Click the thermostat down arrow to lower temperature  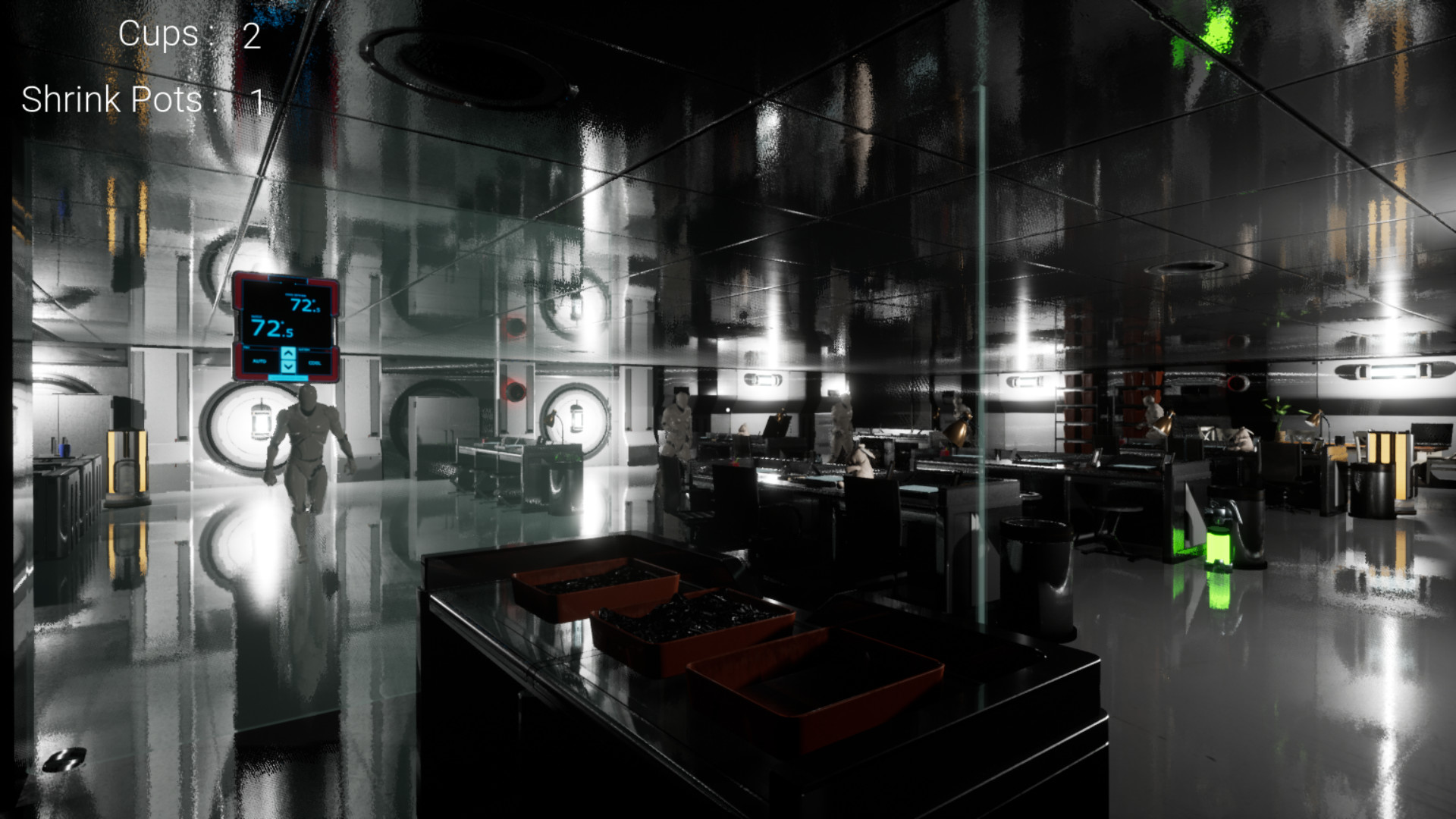click(x=288, y=366)
